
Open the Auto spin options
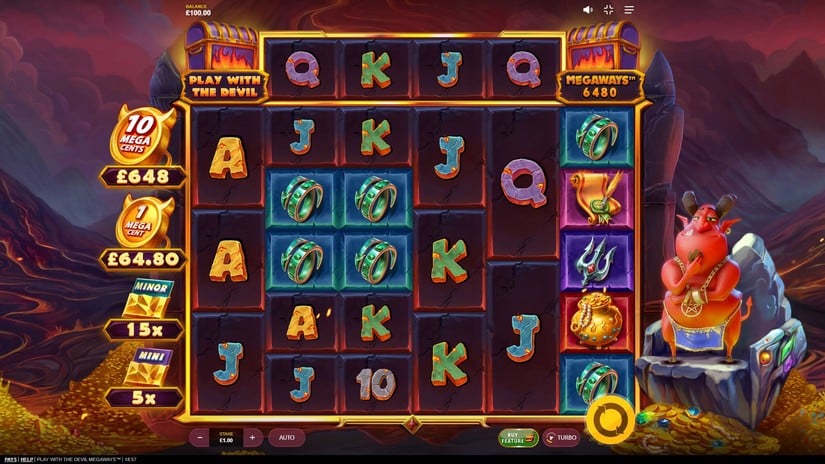pyautogui.click(x=286, y=437)
